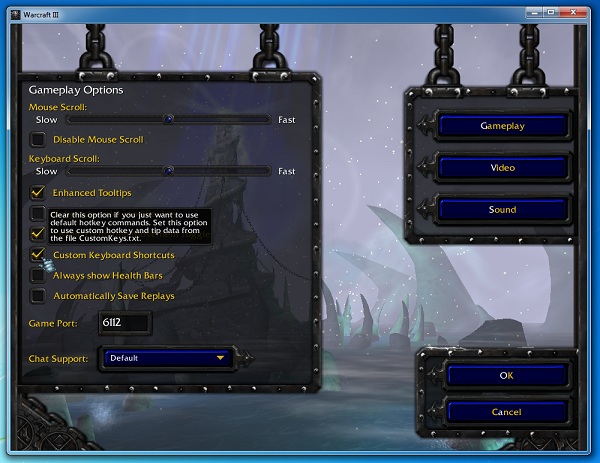Confirm settings with OK
Image resolution: width=600 pixels, height=463 pixels.
tap(505, 375)
